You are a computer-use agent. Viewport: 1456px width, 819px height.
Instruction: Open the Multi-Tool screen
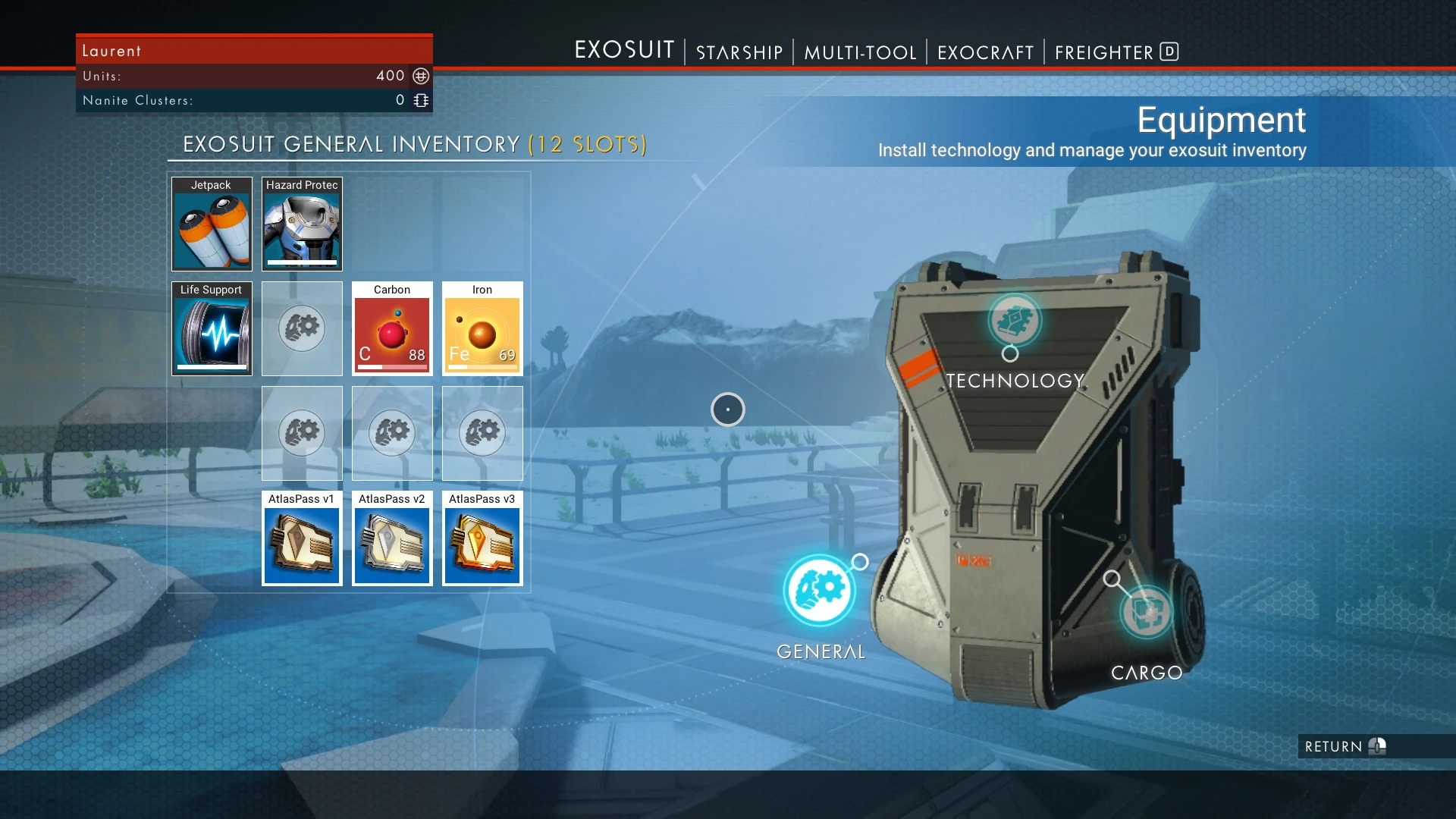click(x=861, y=52)
